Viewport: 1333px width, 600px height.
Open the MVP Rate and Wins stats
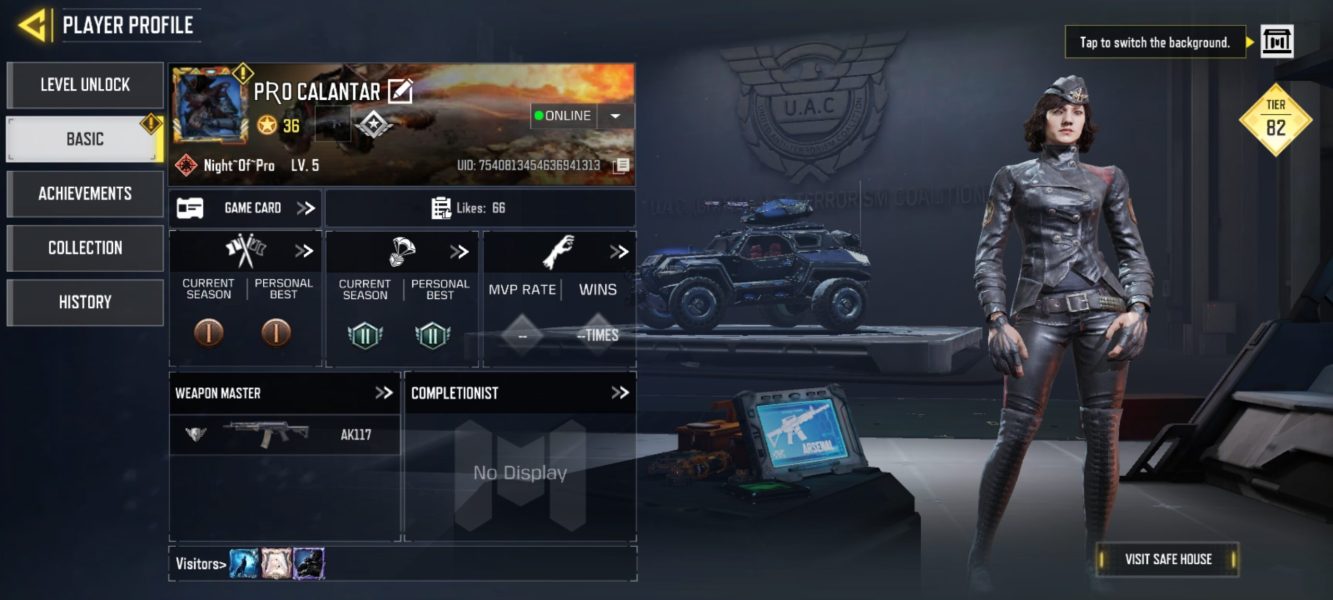point(620,252)
